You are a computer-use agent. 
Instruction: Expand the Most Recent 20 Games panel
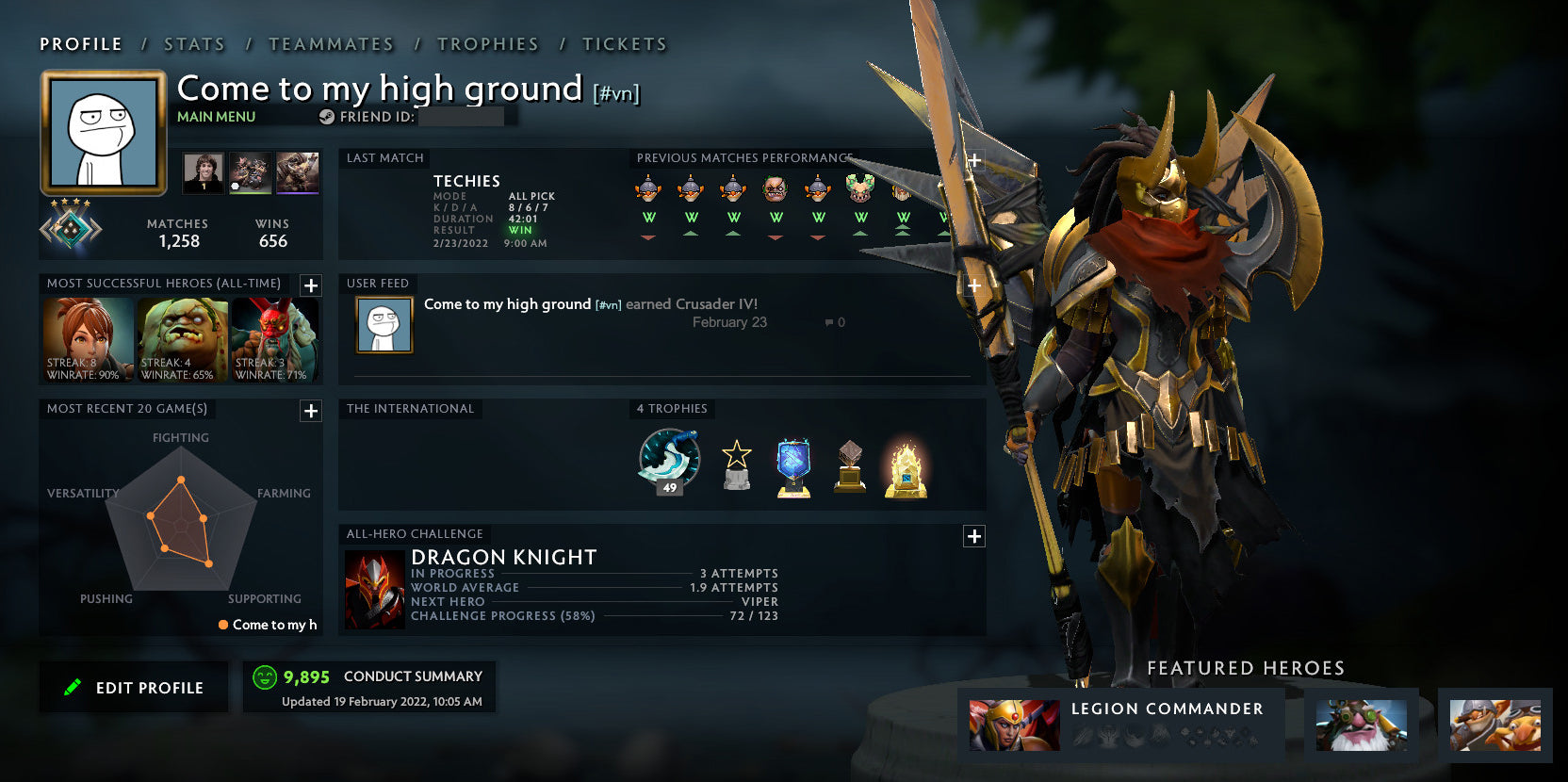click(x=309, y=411)
